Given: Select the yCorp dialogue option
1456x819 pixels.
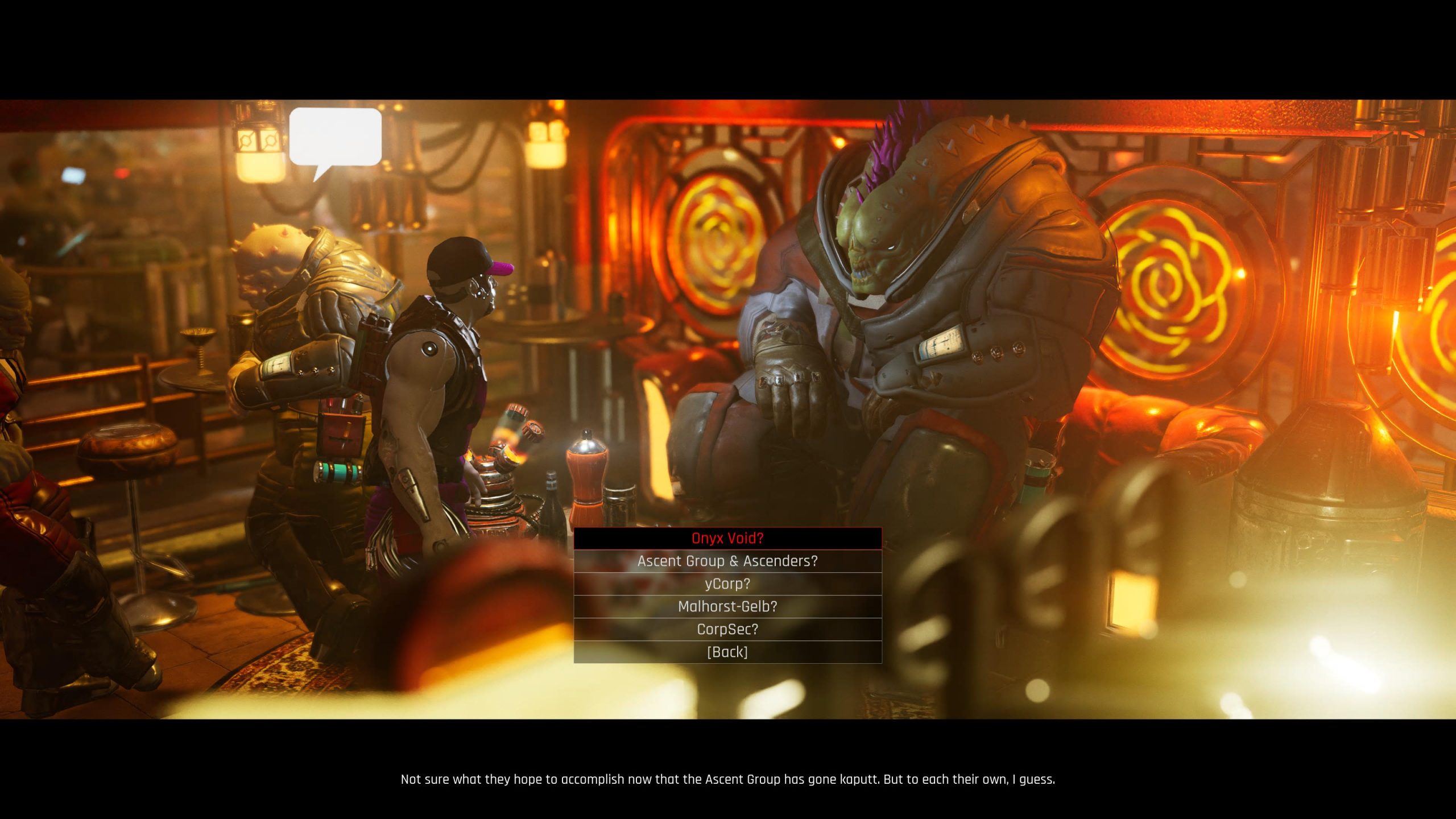Looking at the screenshot, I should click(727, 584).
